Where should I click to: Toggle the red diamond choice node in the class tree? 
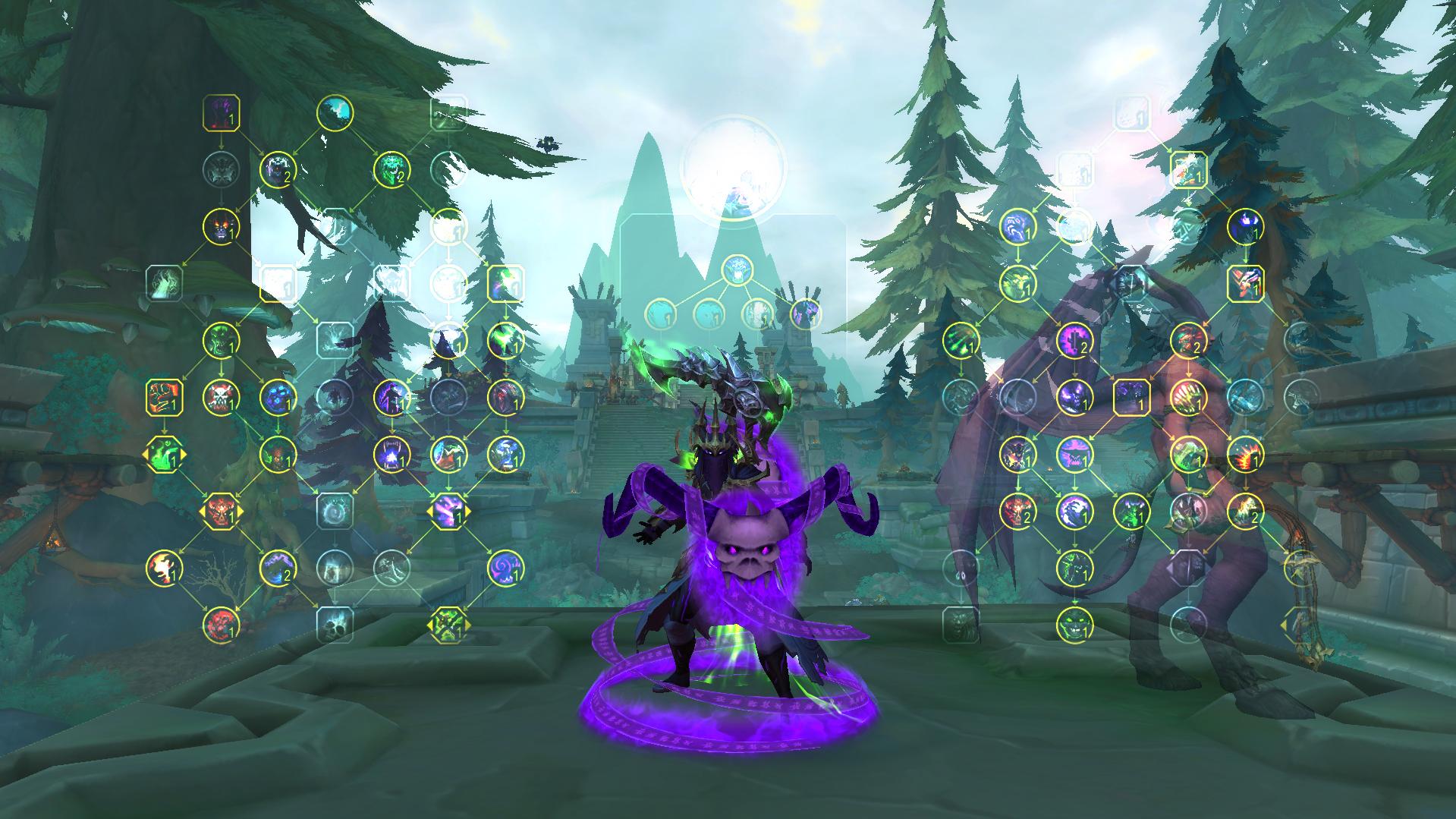(220, 511)
